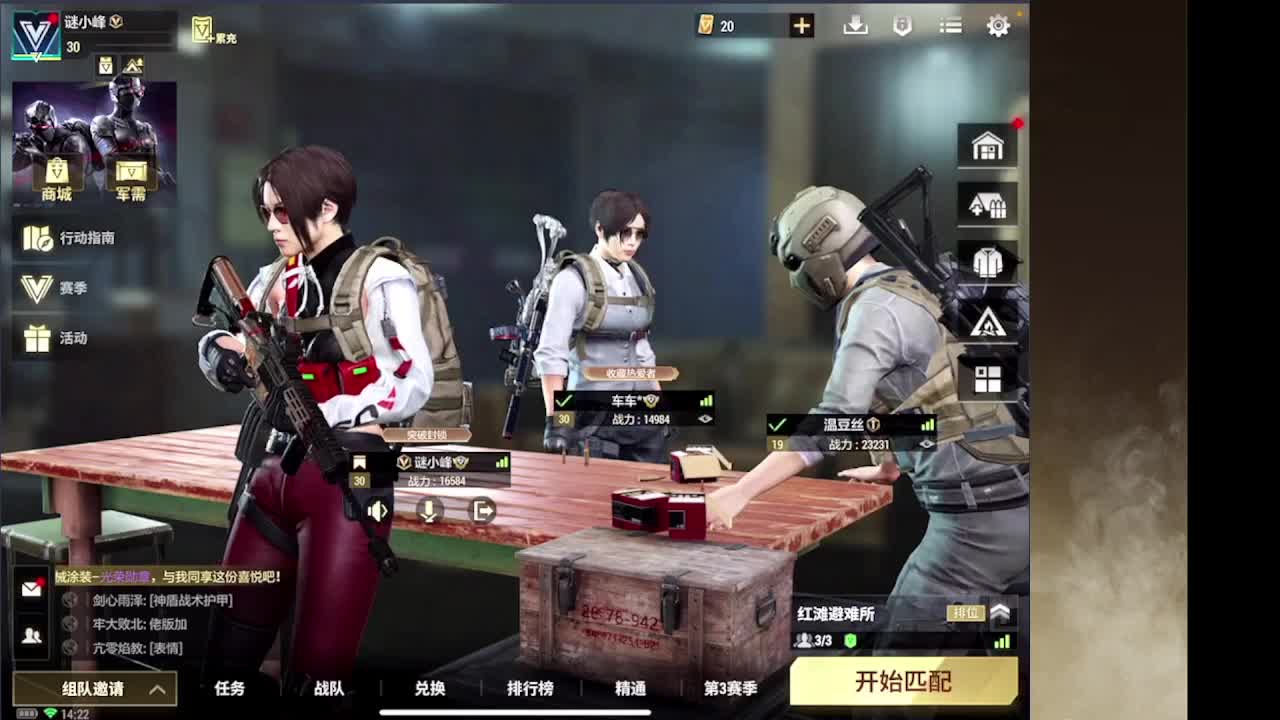1280x720 pixels.
Task: Open the wardrobe jacket icon
Action: [x=988, y=261]
